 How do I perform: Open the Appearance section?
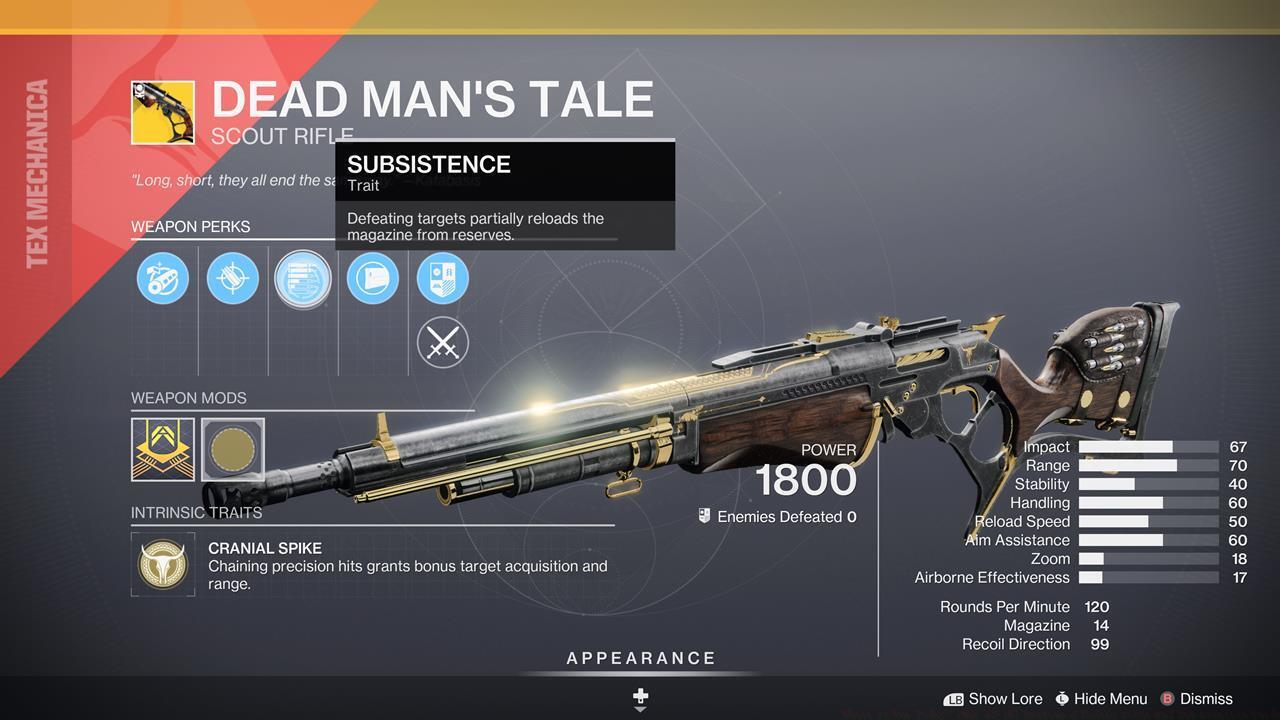[x=641, y=659]
